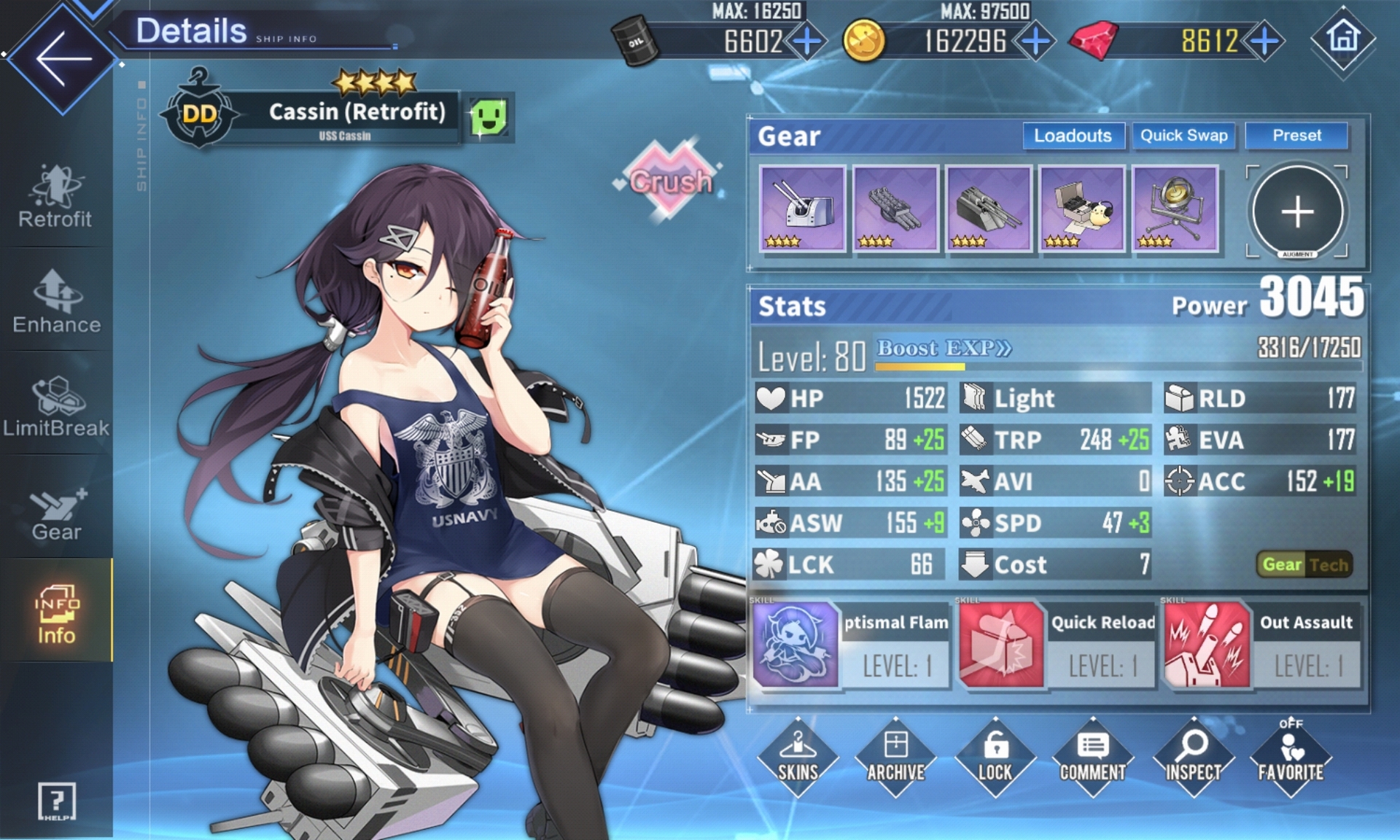Open the Retrofit tab
This screenshot has width=1400, height=840.
(x=56, y=197)
